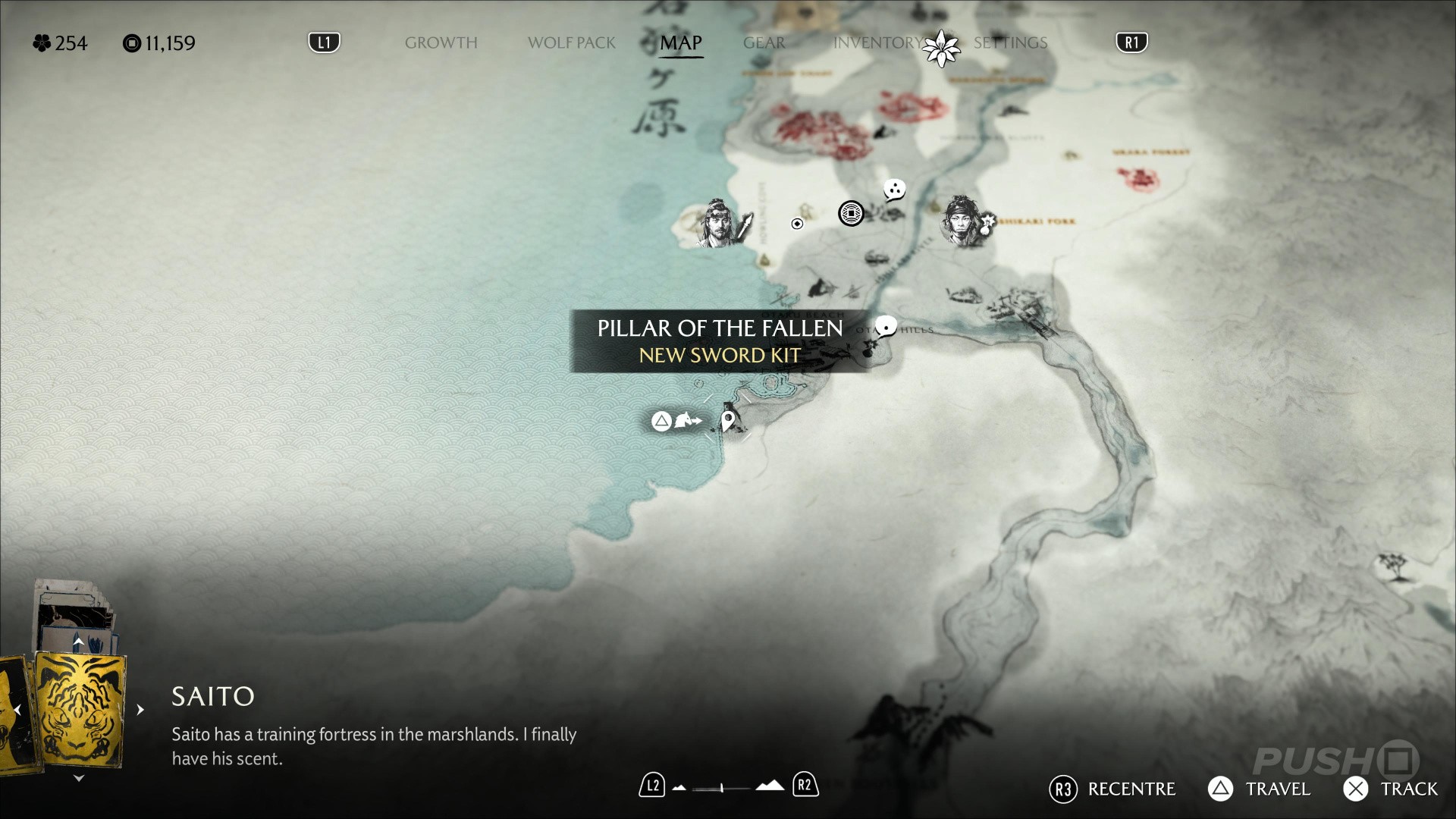Click the bearded man portrait marker
Image resolution: width=1456 pixels, height=819 pixels.
717,223
